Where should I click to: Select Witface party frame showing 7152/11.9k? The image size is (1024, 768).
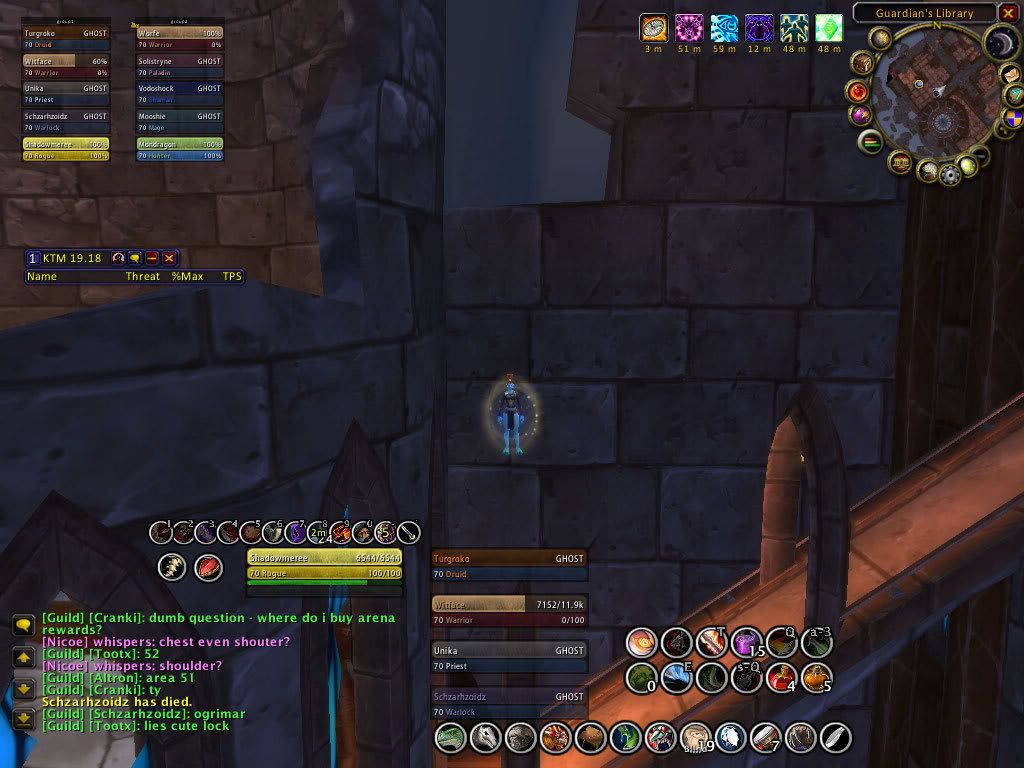tap(509, 611)
